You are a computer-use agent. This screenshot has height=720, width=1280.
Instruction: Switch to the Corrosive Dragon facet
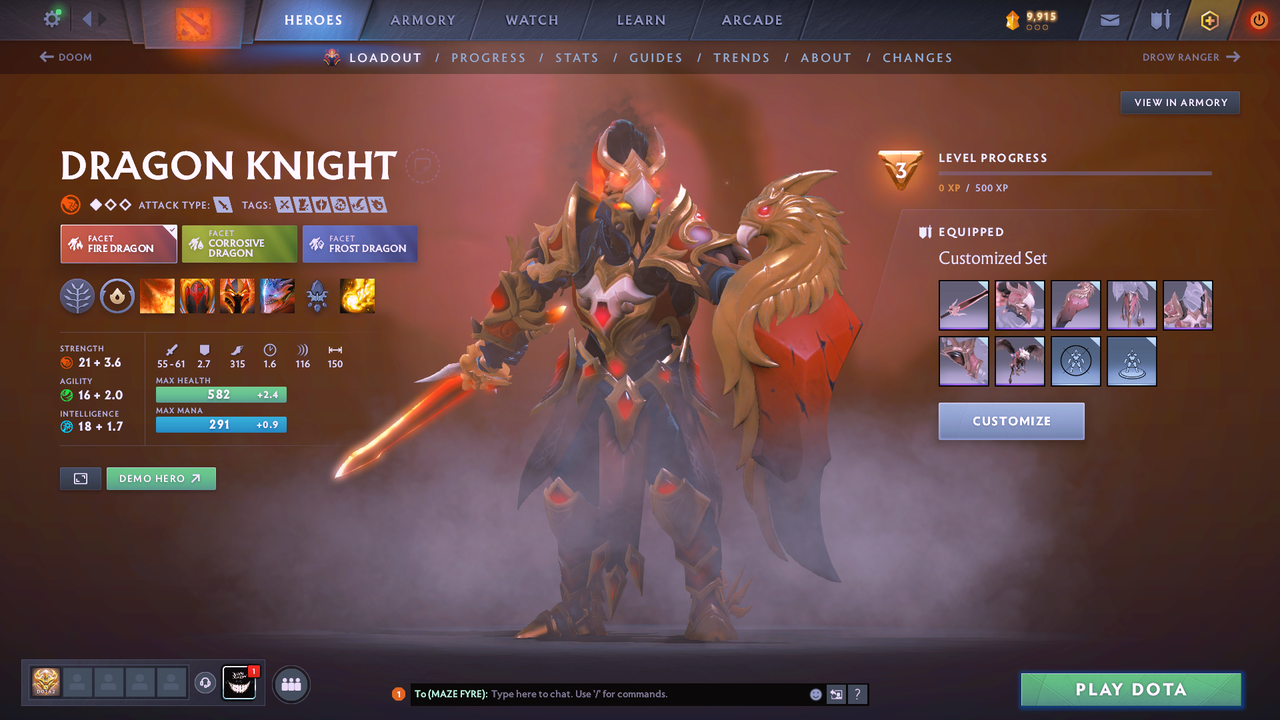point(238,243)
